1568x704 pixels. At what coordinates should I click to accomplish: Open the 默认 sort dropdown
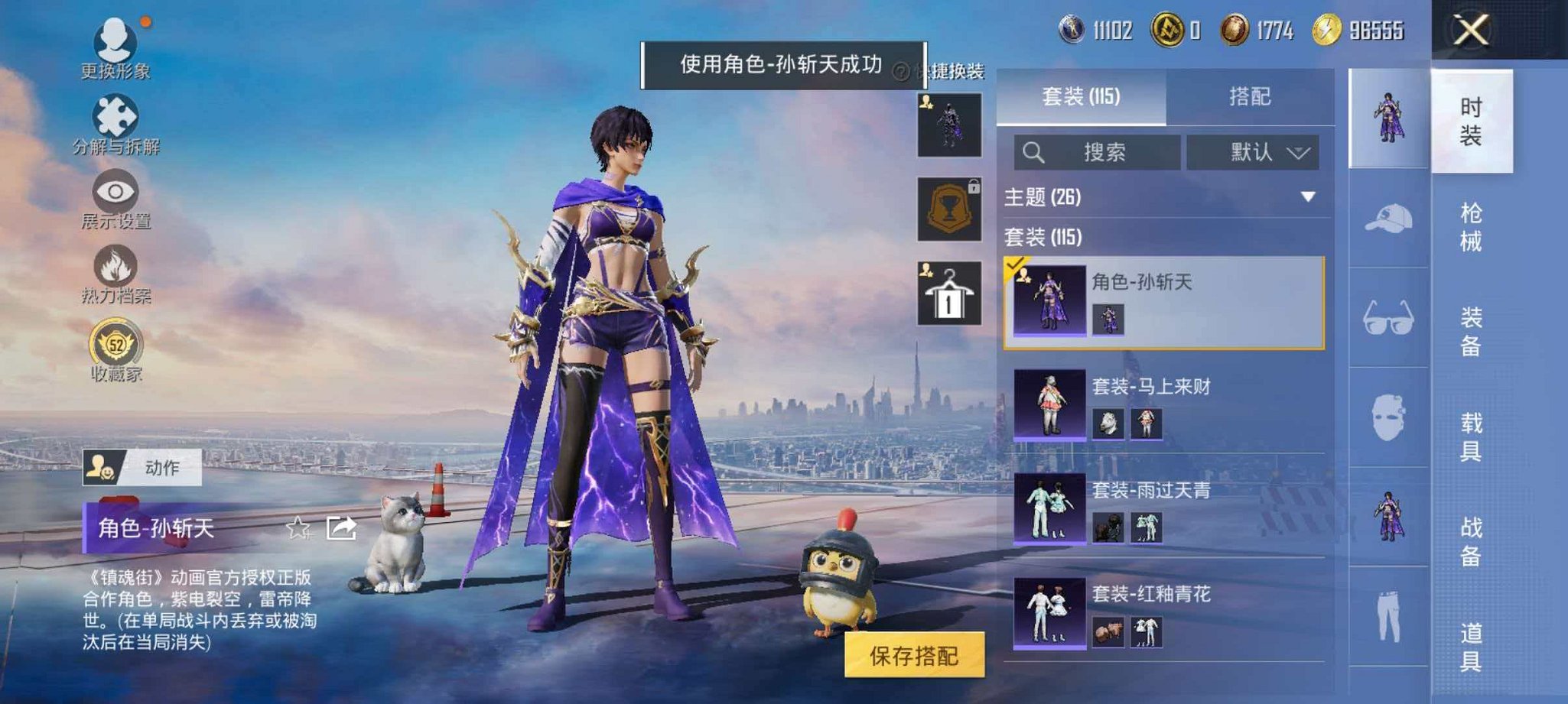[1252, 151]
